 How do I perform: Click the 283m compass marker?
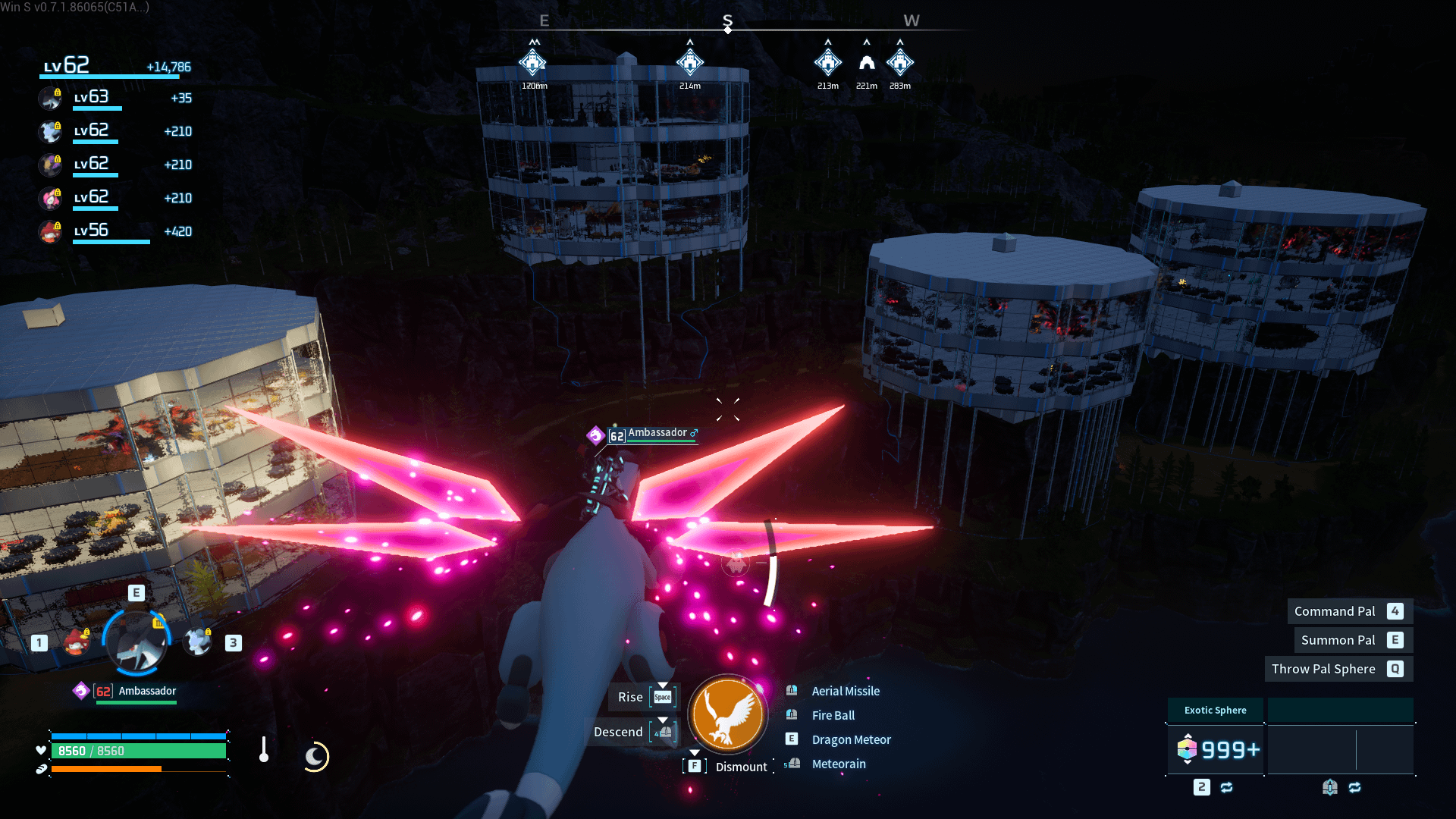click(x=899, y=63)
